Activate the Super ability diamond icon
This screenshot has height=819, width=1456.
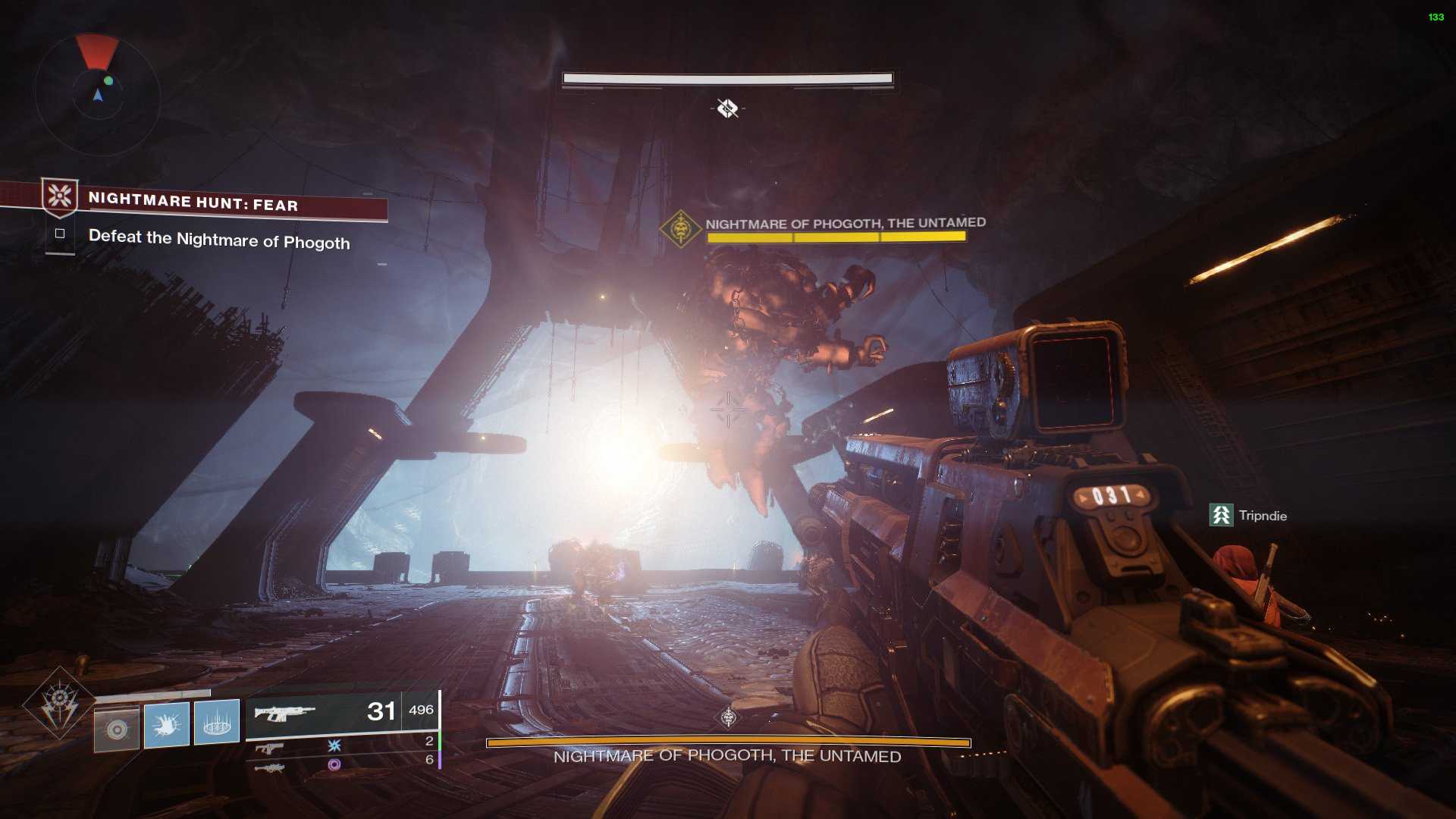tap(59, 703)
